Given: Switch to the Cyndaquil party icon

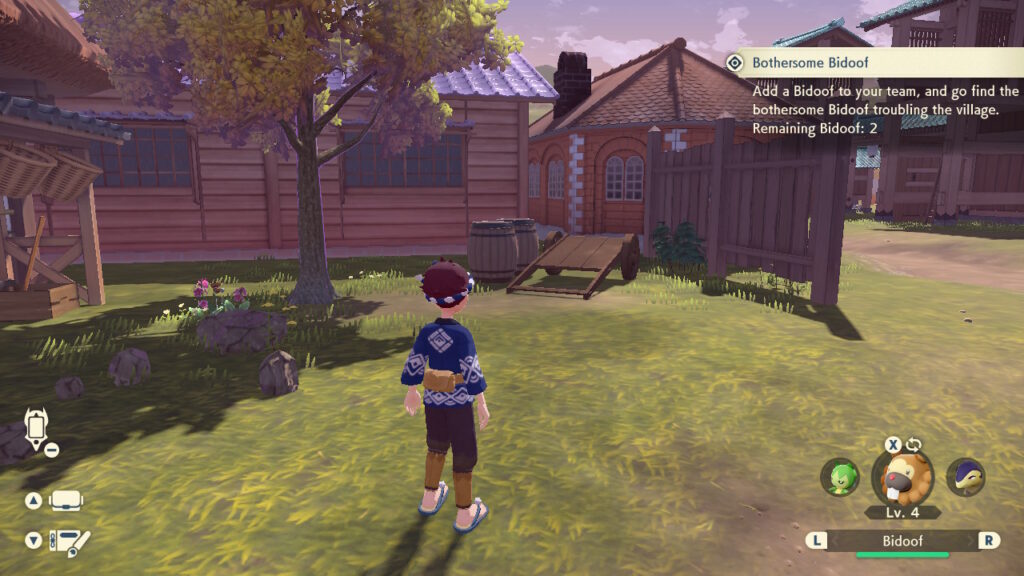Looking at the screenshot, I should [965, 477].
